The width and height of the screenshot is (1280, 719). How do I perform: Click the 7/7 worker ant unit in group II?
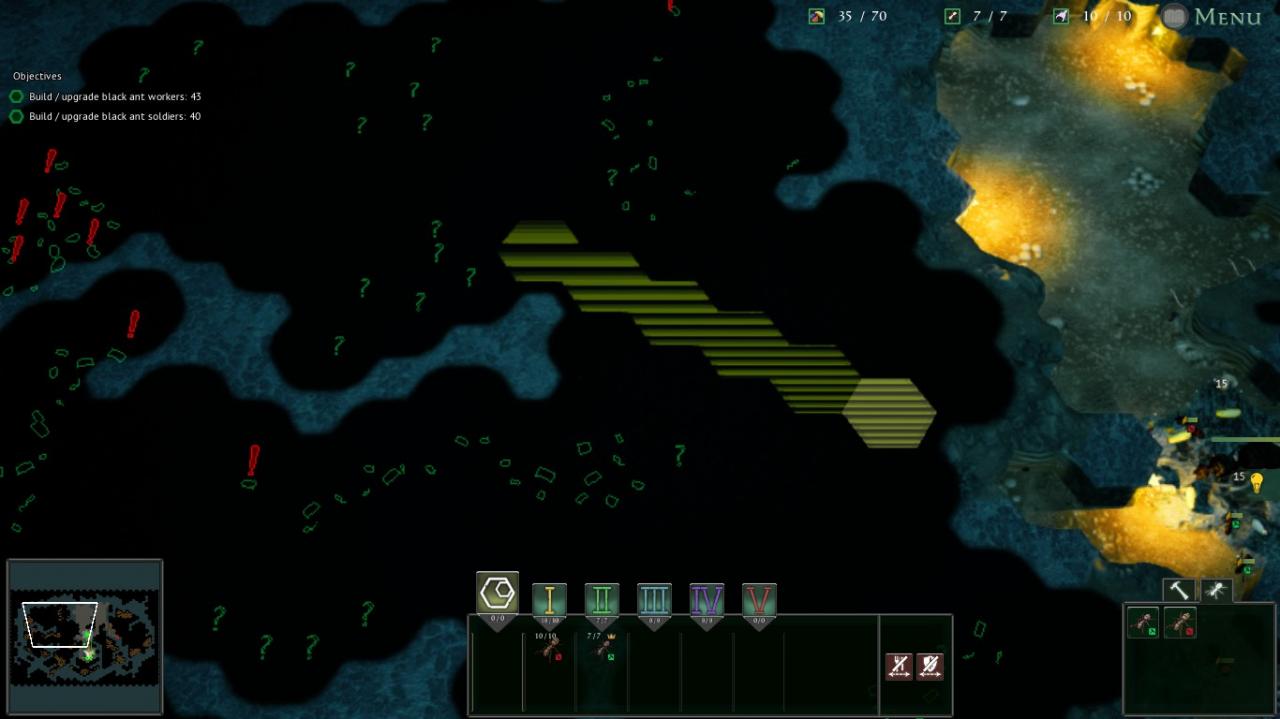tap(602, 648)
